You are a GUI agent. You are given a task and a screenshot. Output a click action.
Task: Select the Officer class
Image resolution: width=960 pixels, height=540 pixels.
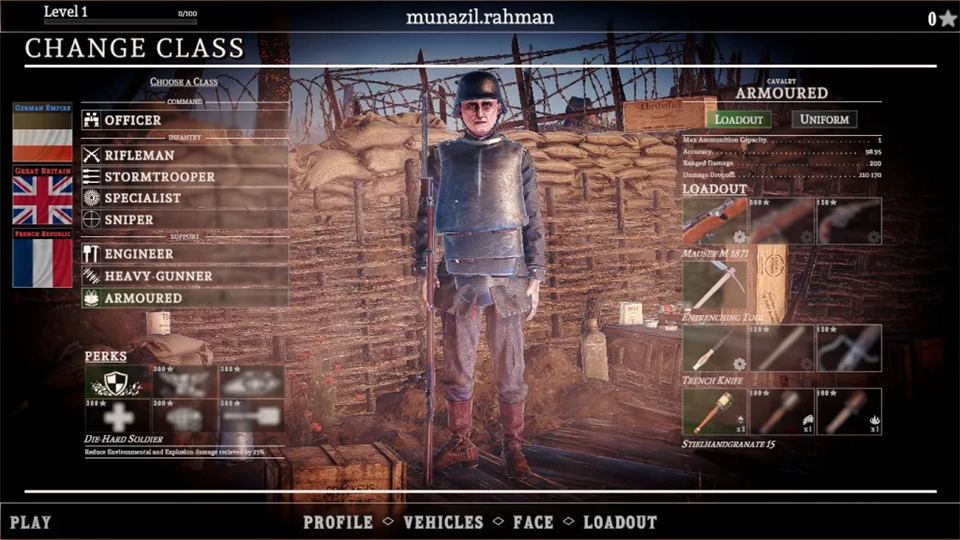click(185, 120)
